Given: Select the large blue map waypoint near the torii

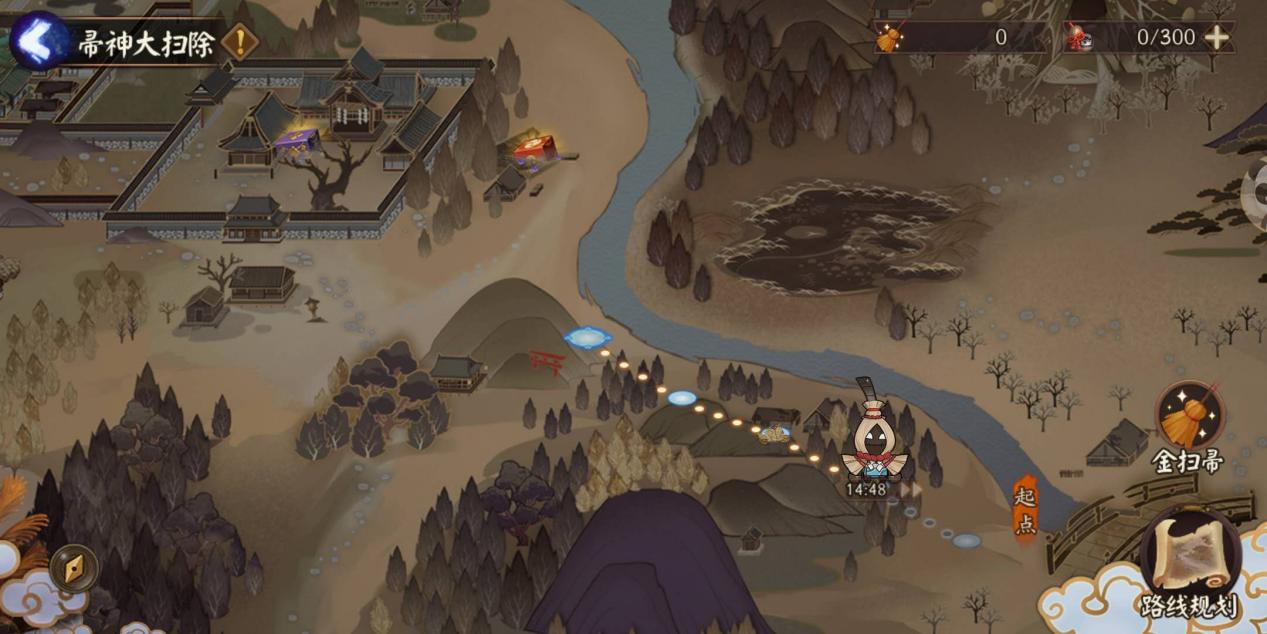Looking at the screenshot, I should [588, 338].
